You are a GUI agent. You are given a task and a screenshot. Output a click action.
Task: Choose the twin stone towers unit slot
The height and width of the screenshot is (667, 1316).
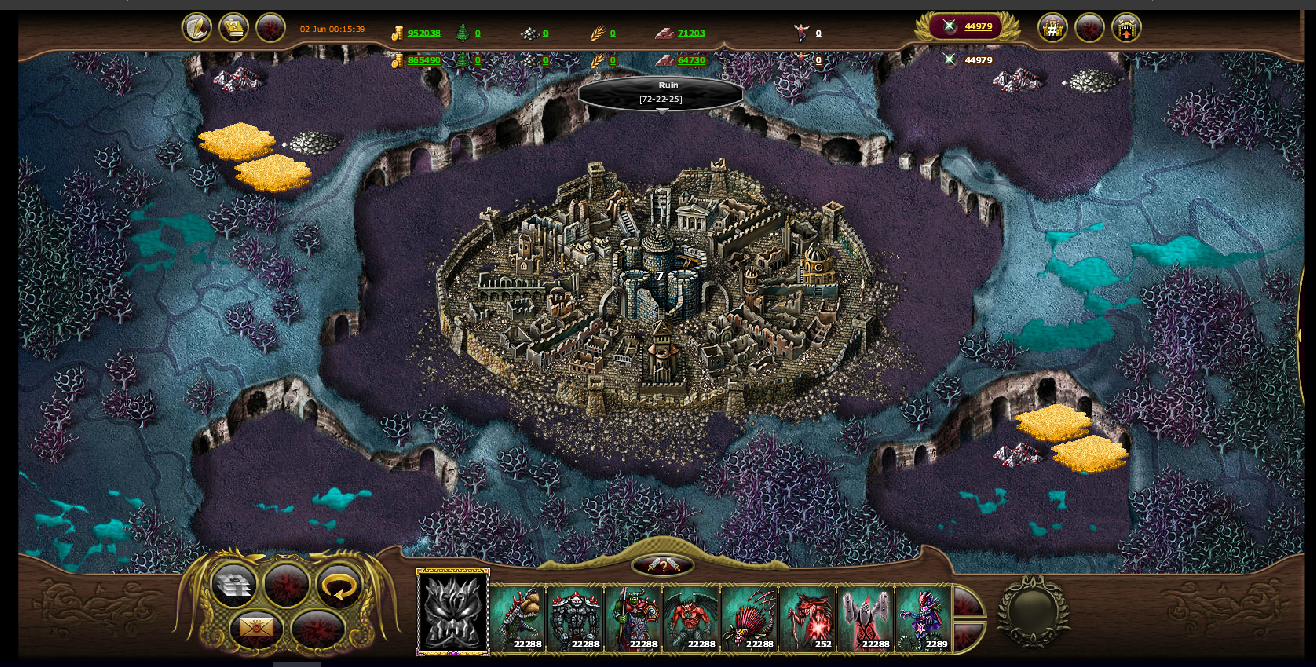click(865, 618)
